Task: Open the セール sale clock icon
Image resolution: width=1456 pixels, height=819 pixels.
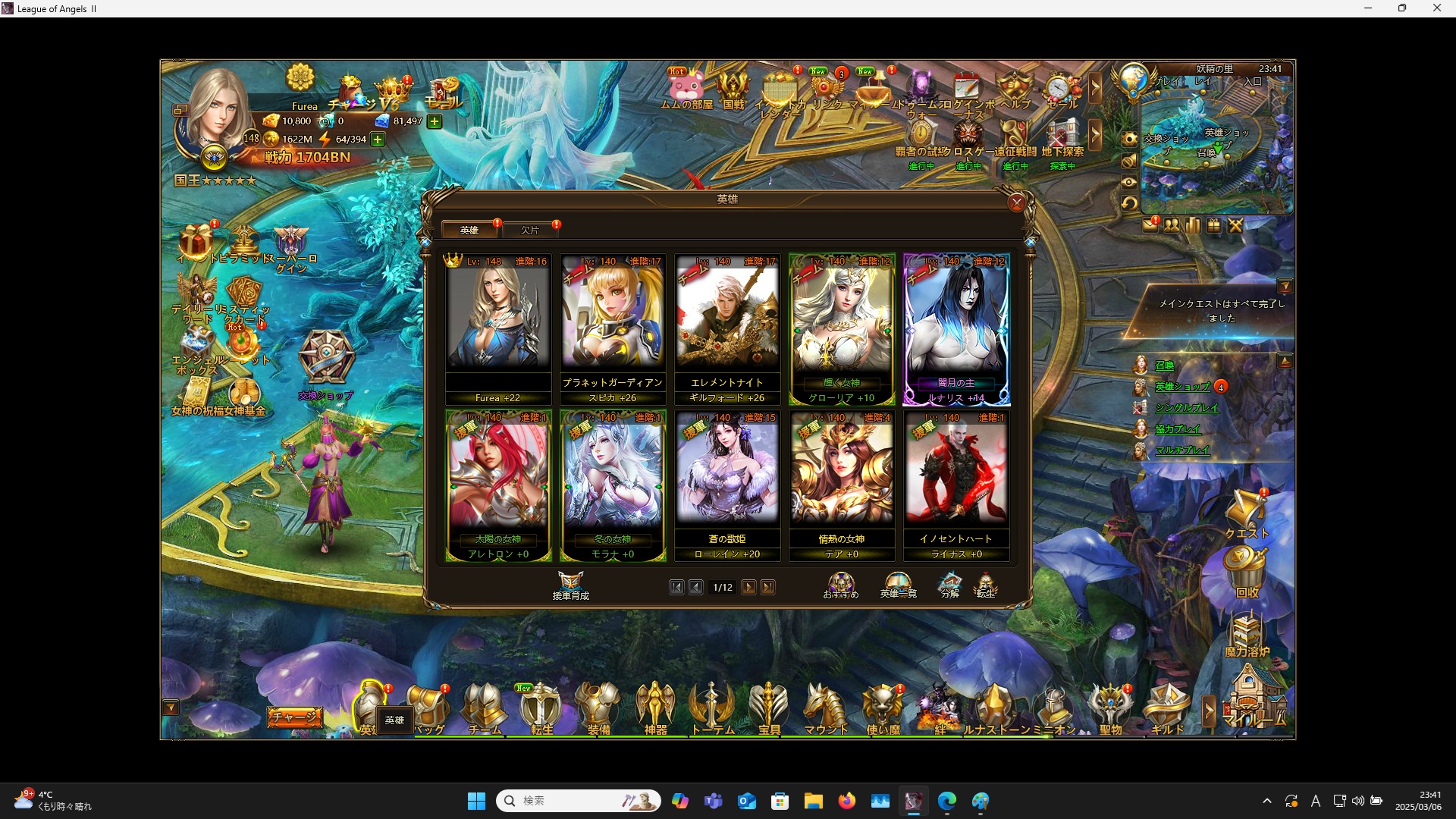Action: coord(1057,86)
